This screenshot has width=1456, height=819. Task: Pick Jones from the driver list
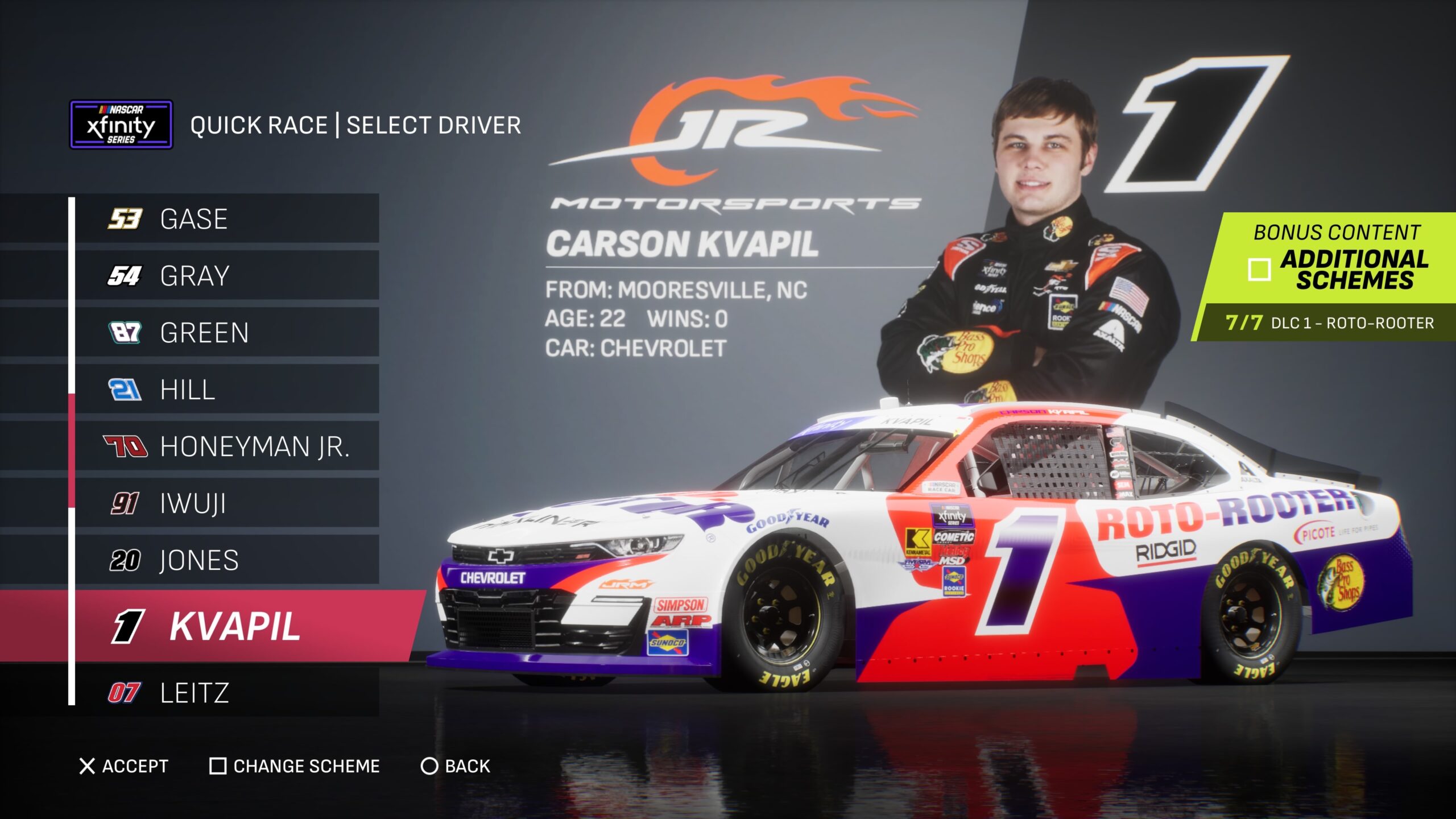tap(226, 560)
